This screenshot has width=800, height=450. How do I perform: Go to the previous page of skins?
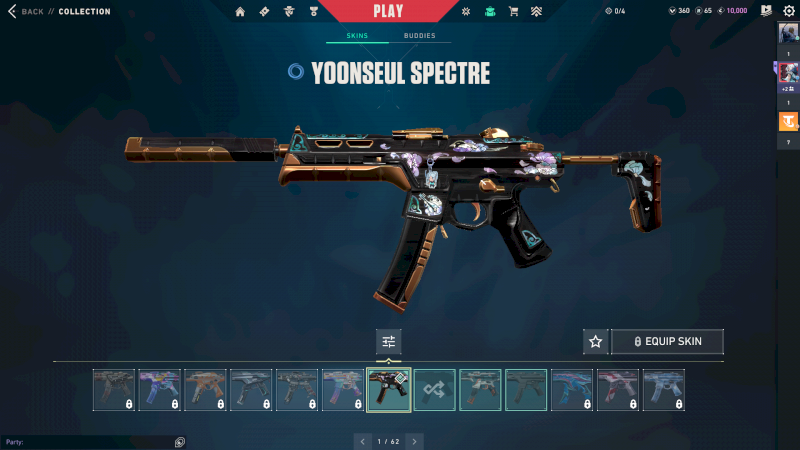(363, 441)
